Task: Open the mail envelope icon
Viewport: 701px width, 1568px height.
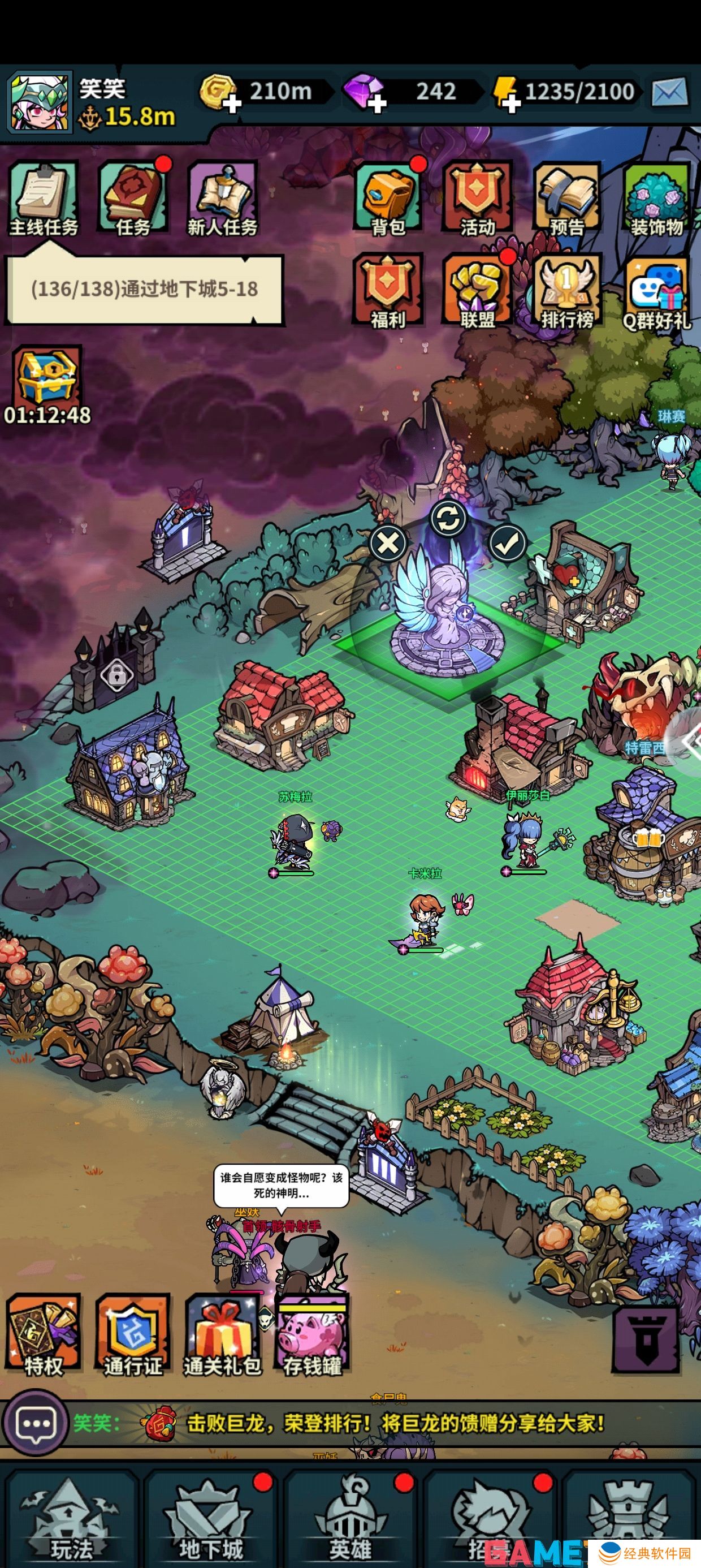Action: click(x=669, y=93)
